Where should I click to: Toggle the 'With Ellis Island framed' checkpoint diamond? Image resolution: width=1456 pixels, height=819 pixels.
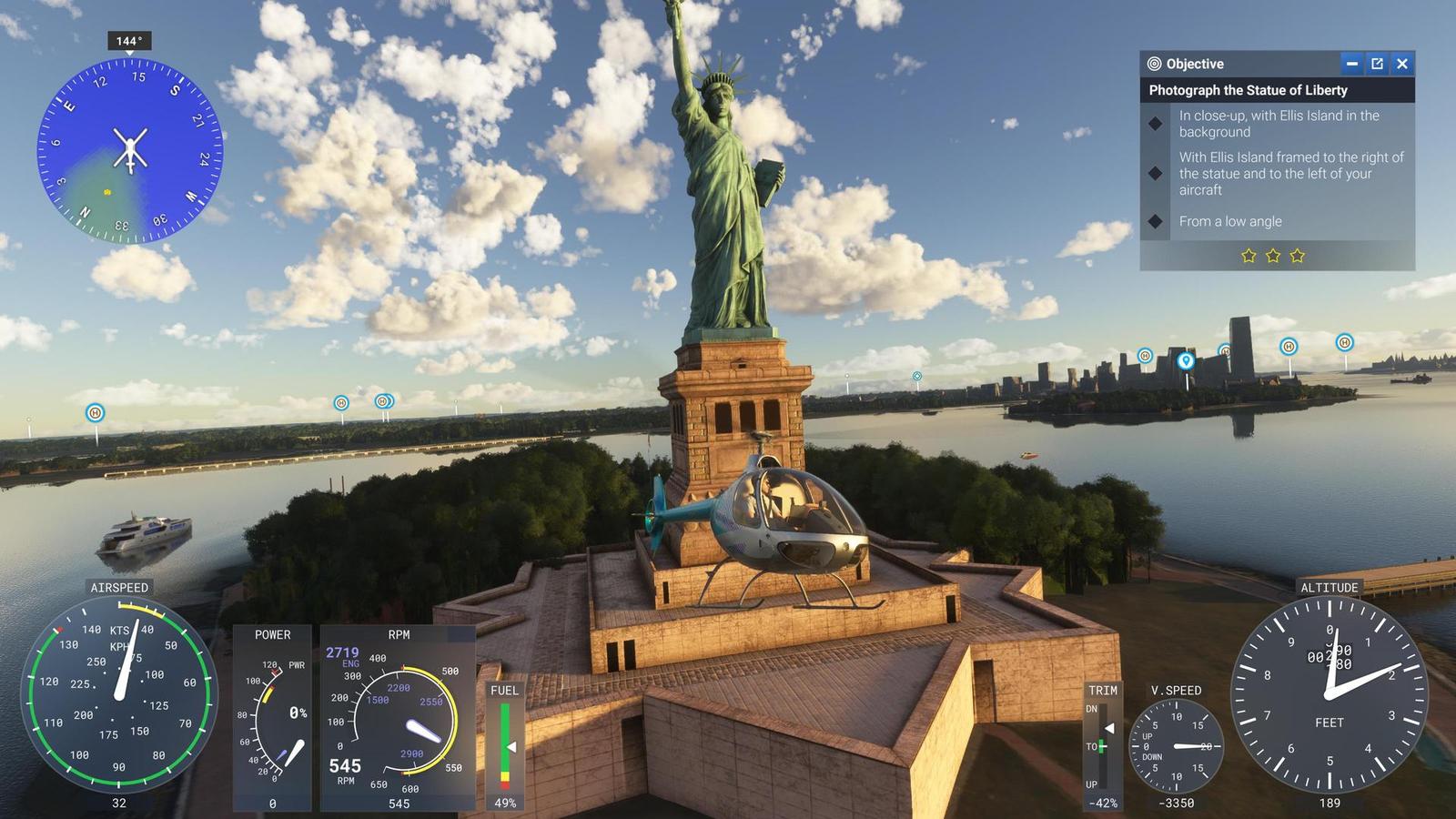[1156, 173]
